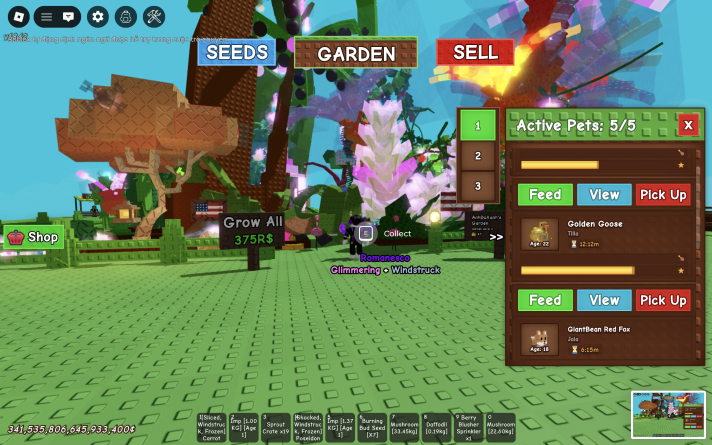
Task: Go to the SELL stand button
Action: tap(475, 52)
